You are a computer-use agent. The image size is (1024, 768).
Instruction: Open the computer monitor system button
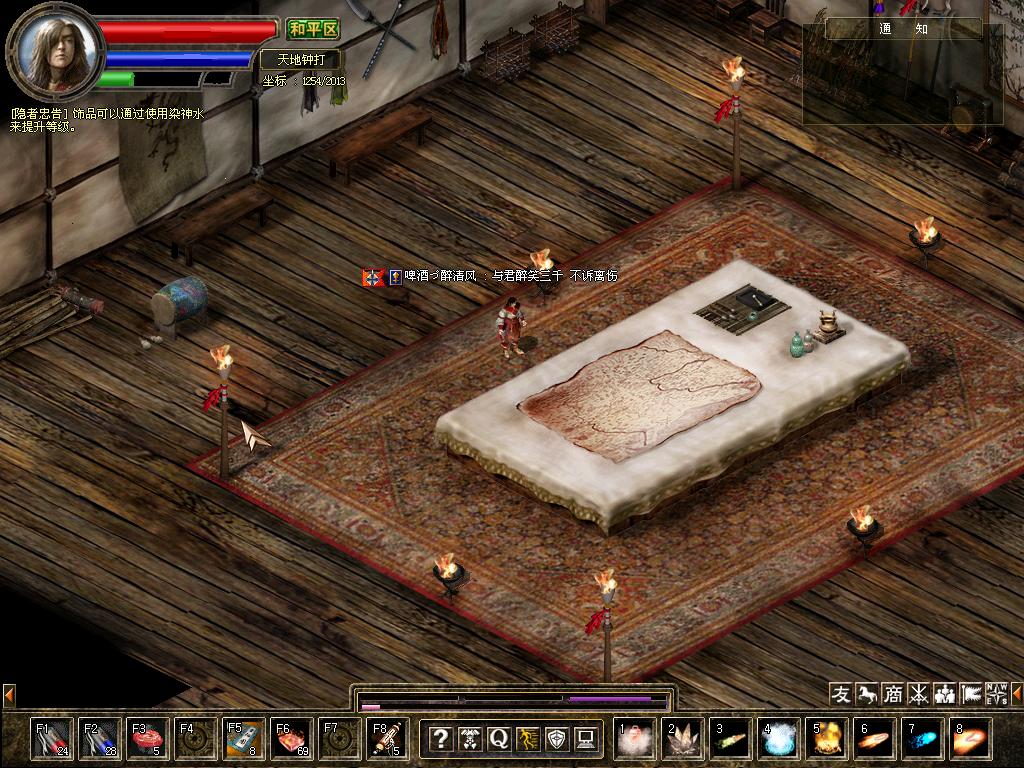tap(586, 739)
